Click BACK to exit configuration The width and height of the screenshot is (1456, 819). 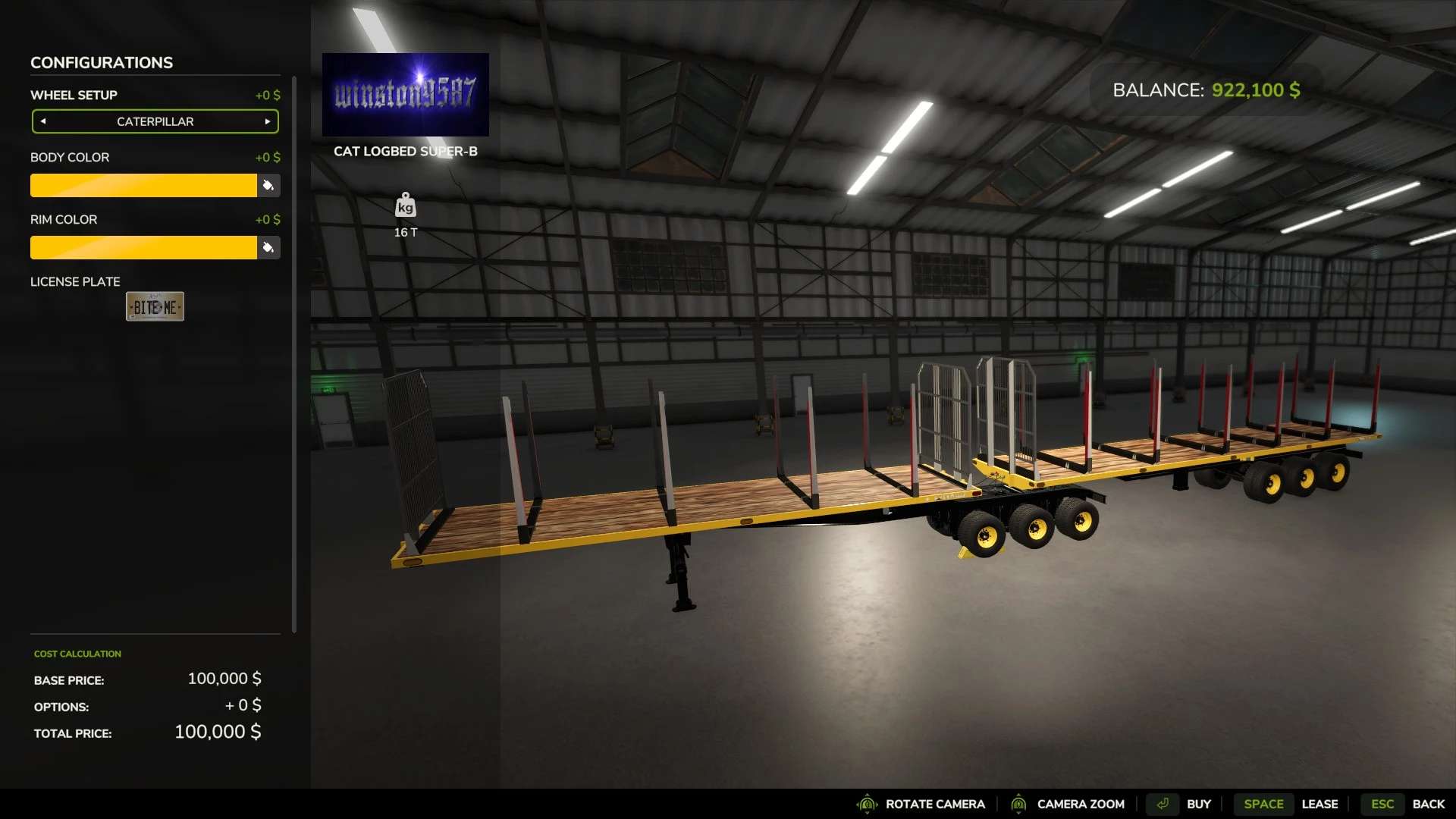pos(1429,804)
